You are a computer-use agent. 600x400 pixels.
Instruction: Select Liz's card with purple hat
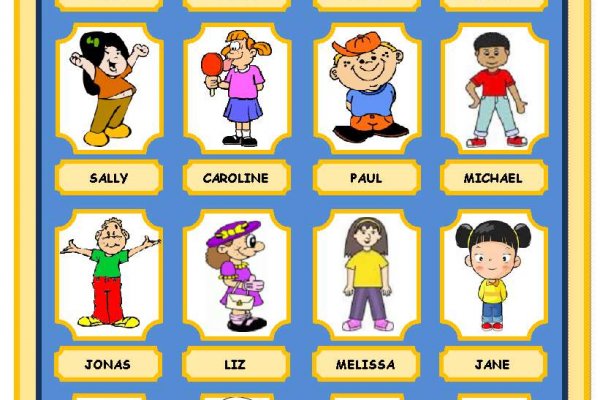point(236,274)
